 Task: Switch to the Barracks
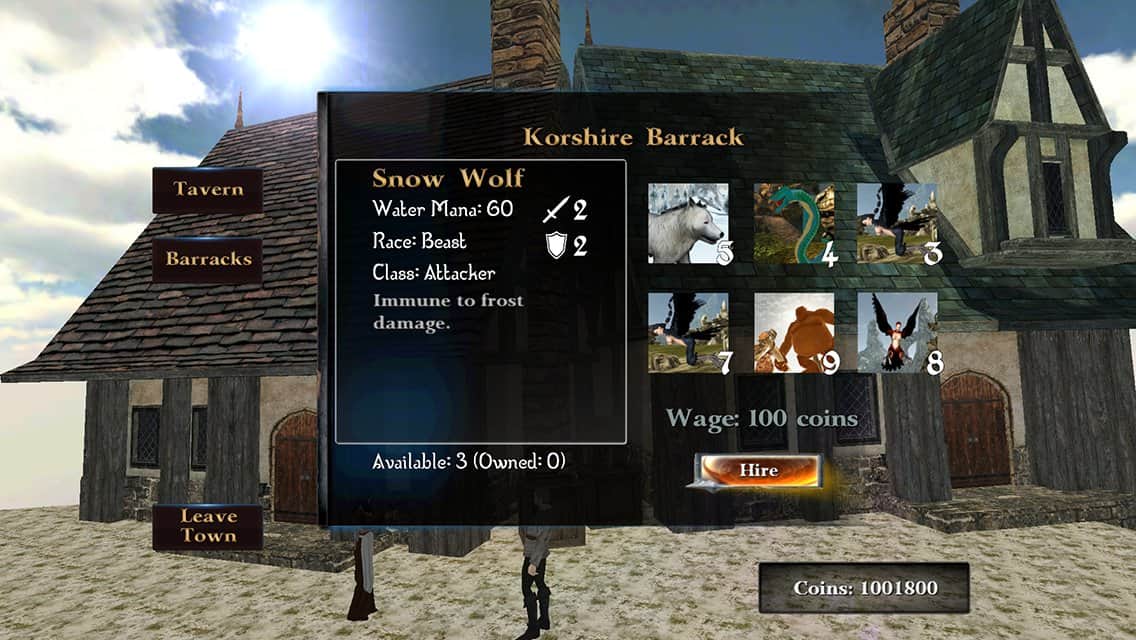207,260
